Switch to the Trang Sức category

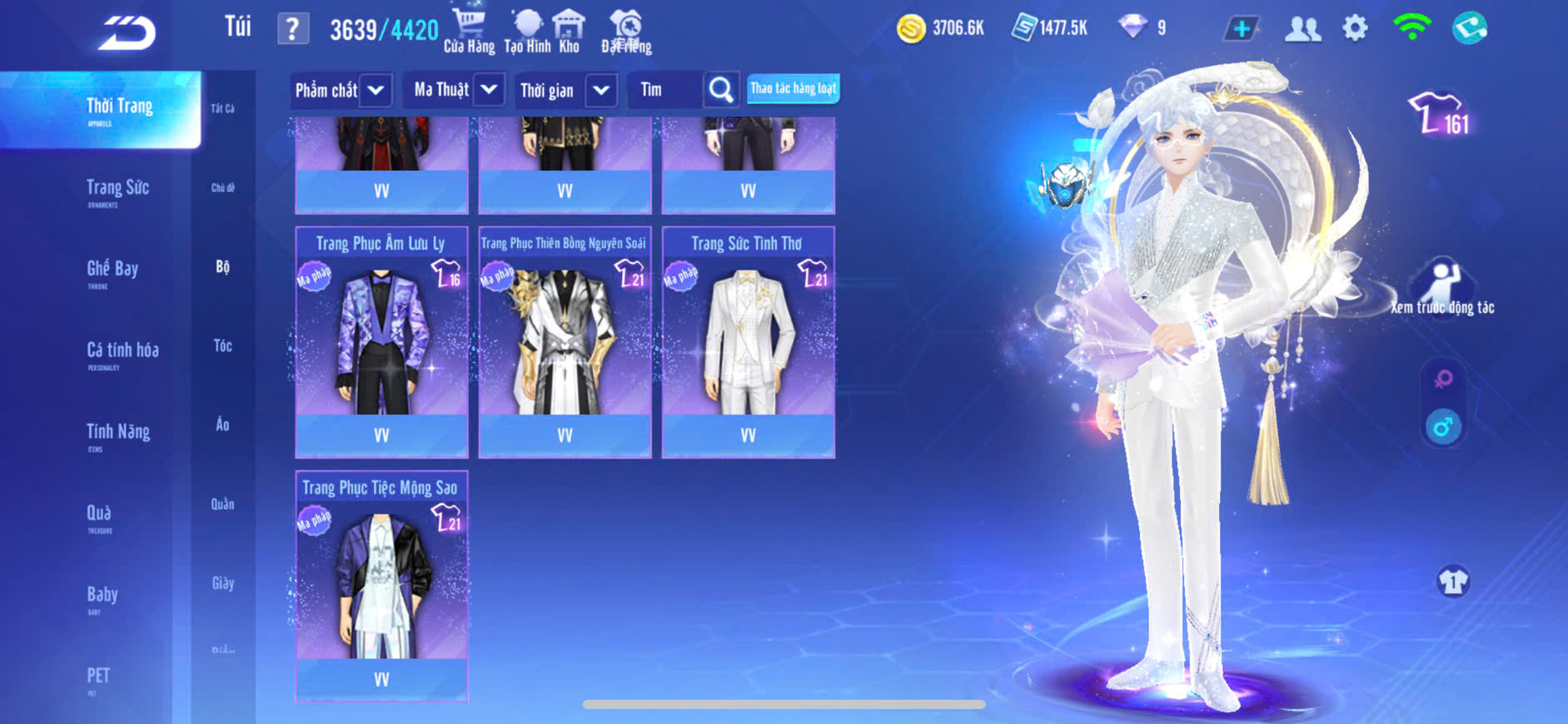pyautogui.click(x=117, y=189)
